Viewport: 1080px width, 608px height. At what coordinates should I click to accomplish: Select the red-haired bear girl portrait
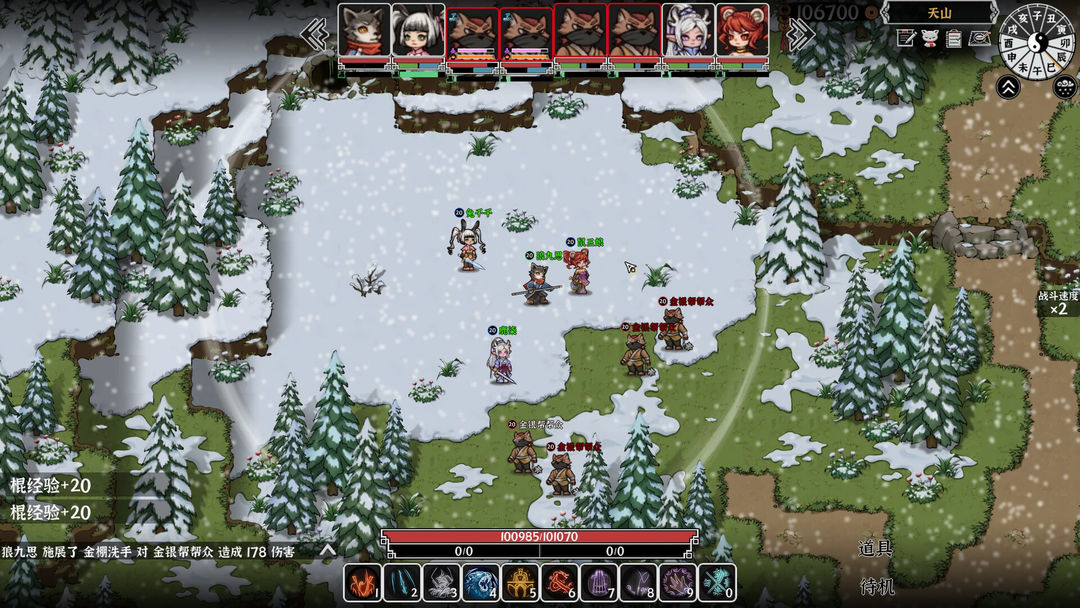point(742,31)
